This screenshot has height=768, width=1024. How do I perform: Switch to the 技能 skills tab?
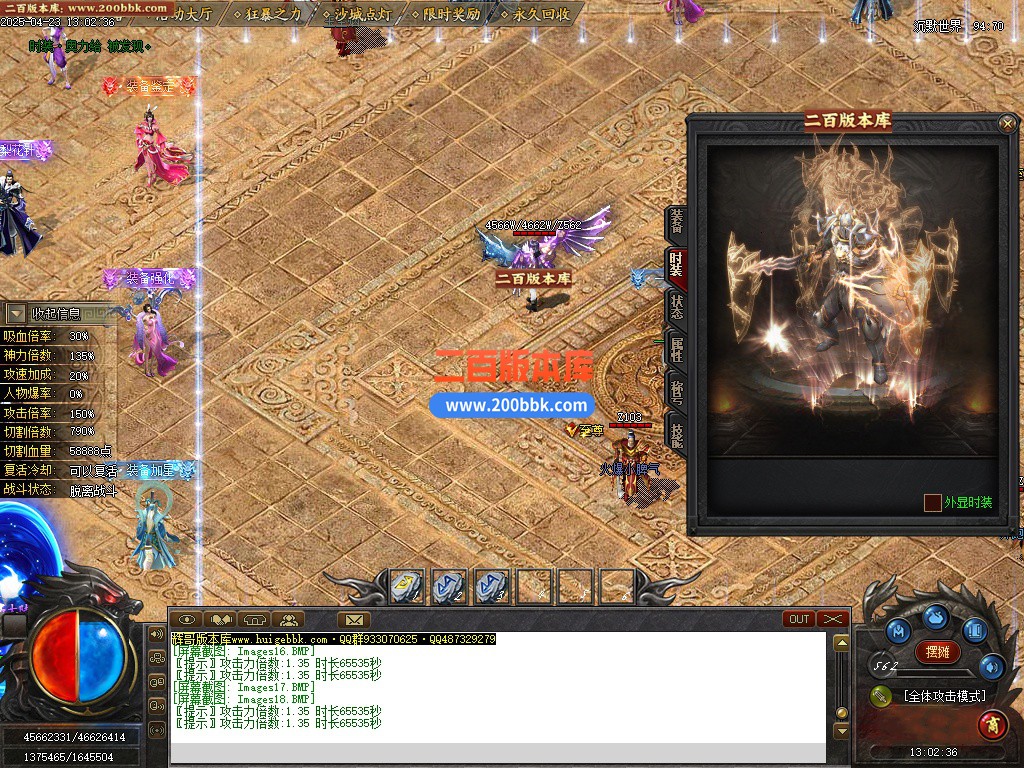677,433
